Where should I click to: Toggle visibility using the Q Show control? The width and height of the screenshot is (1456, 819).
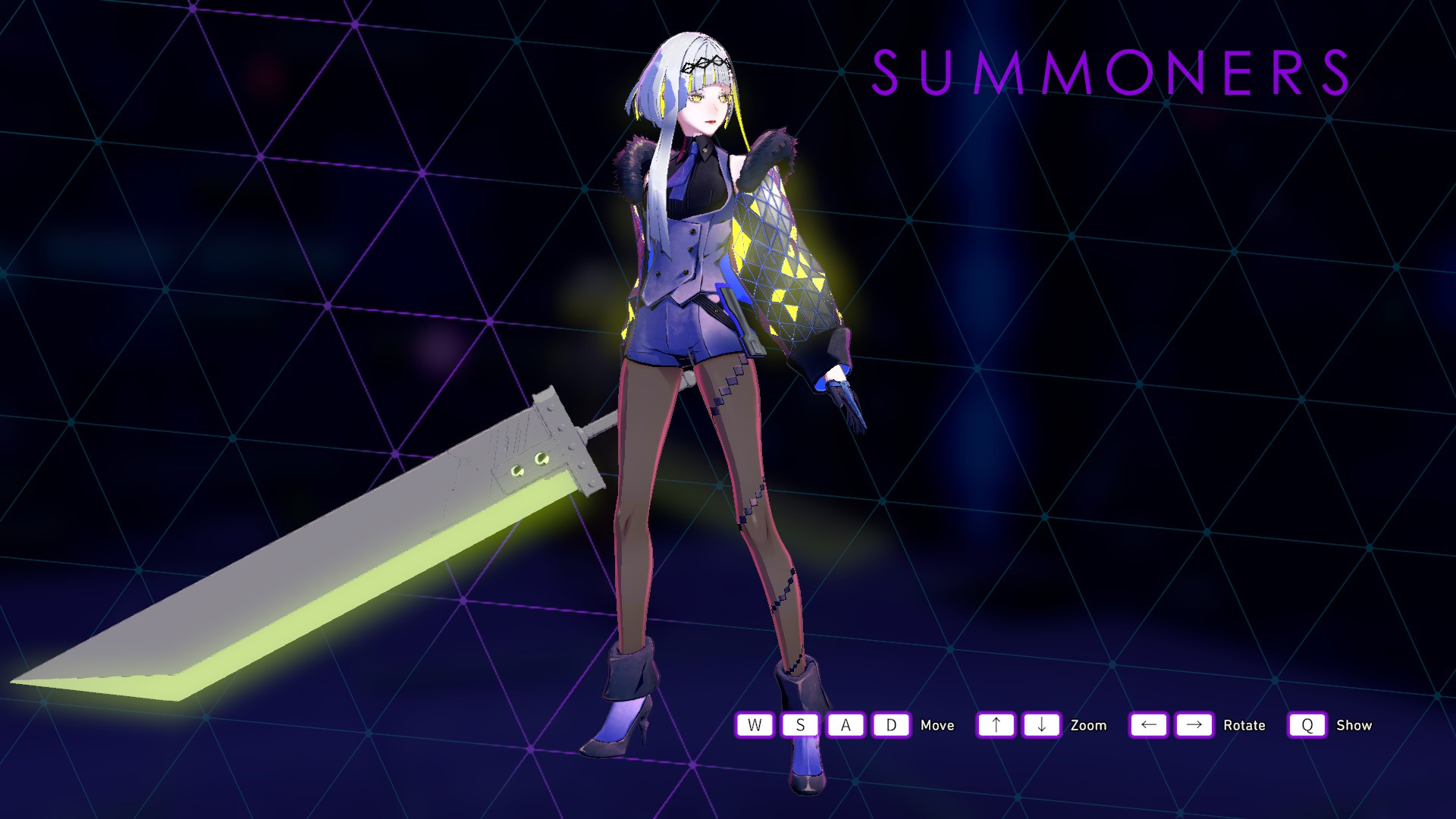point(1306,725)
